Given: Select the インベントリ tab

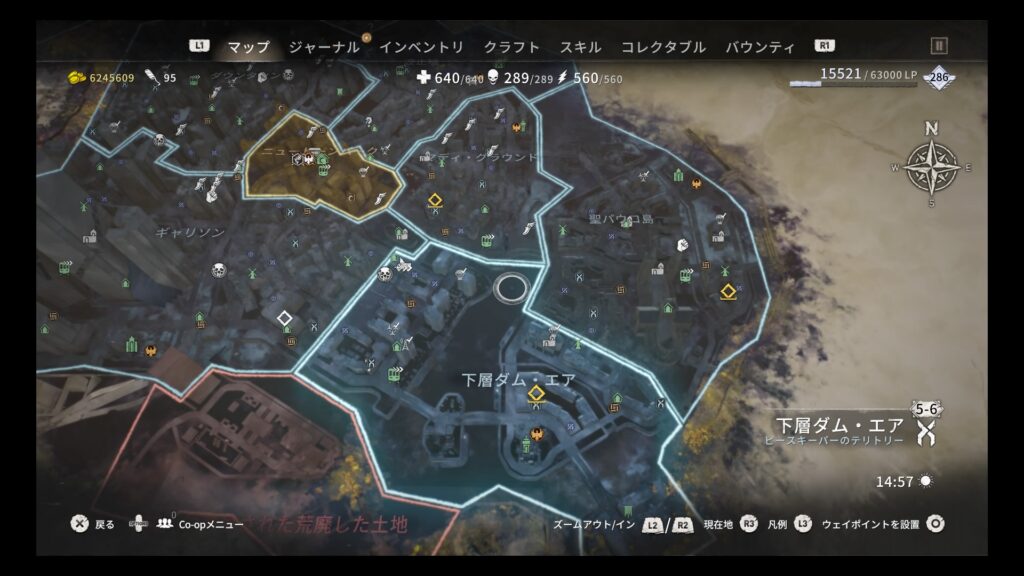Looking at the screenshot, I should pos(421,47).
